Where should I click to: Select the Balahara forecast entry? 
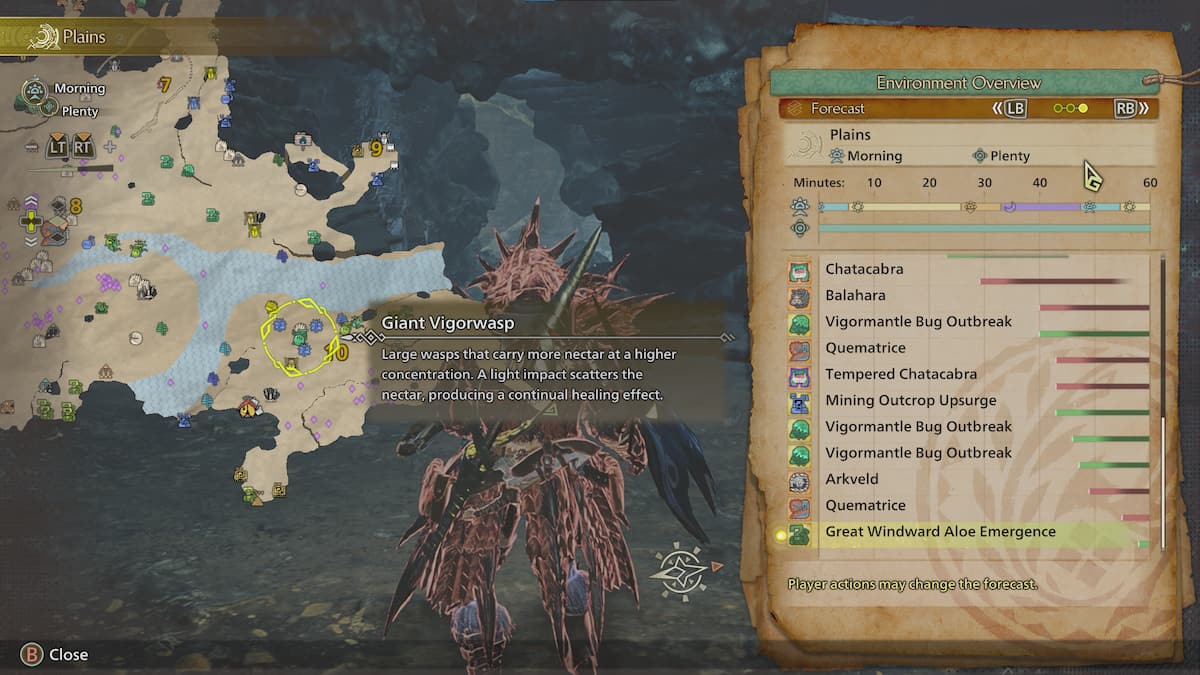click(x=855, y=296)
